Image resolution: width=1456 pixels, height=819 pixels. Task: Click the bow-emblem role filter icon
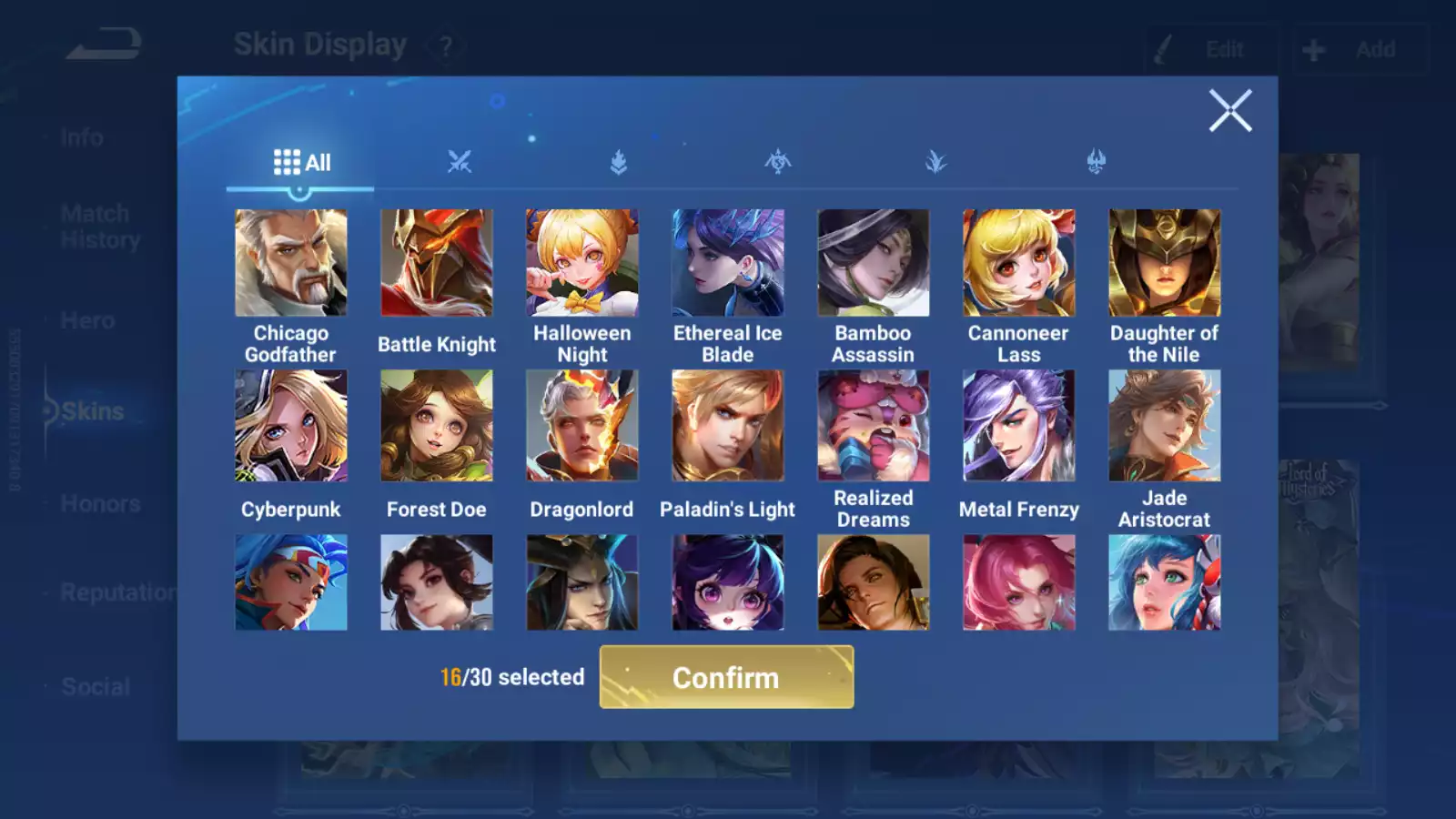(x=778, y=161)
